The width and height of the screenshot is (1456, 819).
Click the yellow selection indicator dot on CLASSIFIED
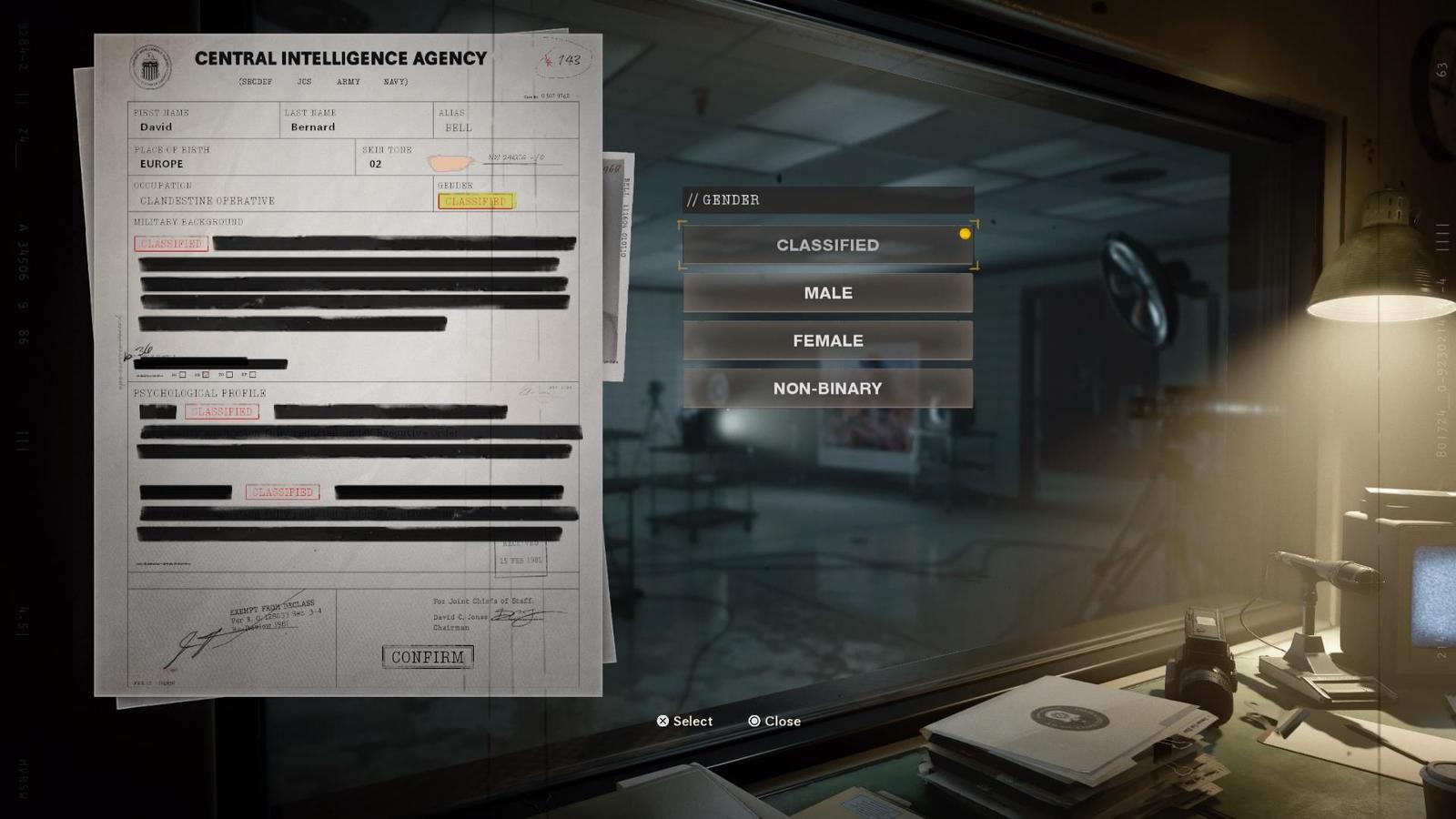coord(964,234)
